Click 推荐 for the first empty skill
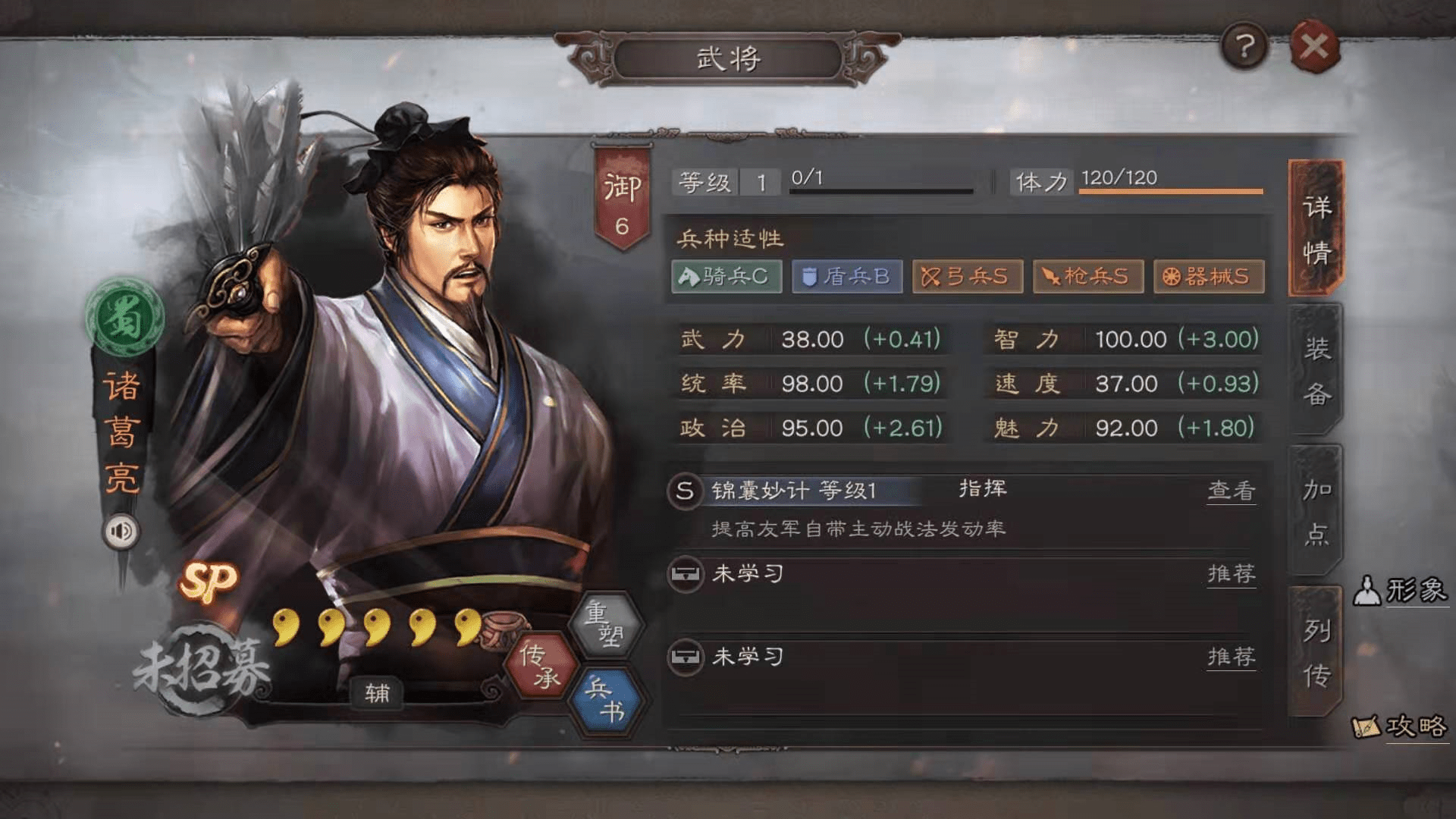1456x819 pixels. tap(1231, 575)
